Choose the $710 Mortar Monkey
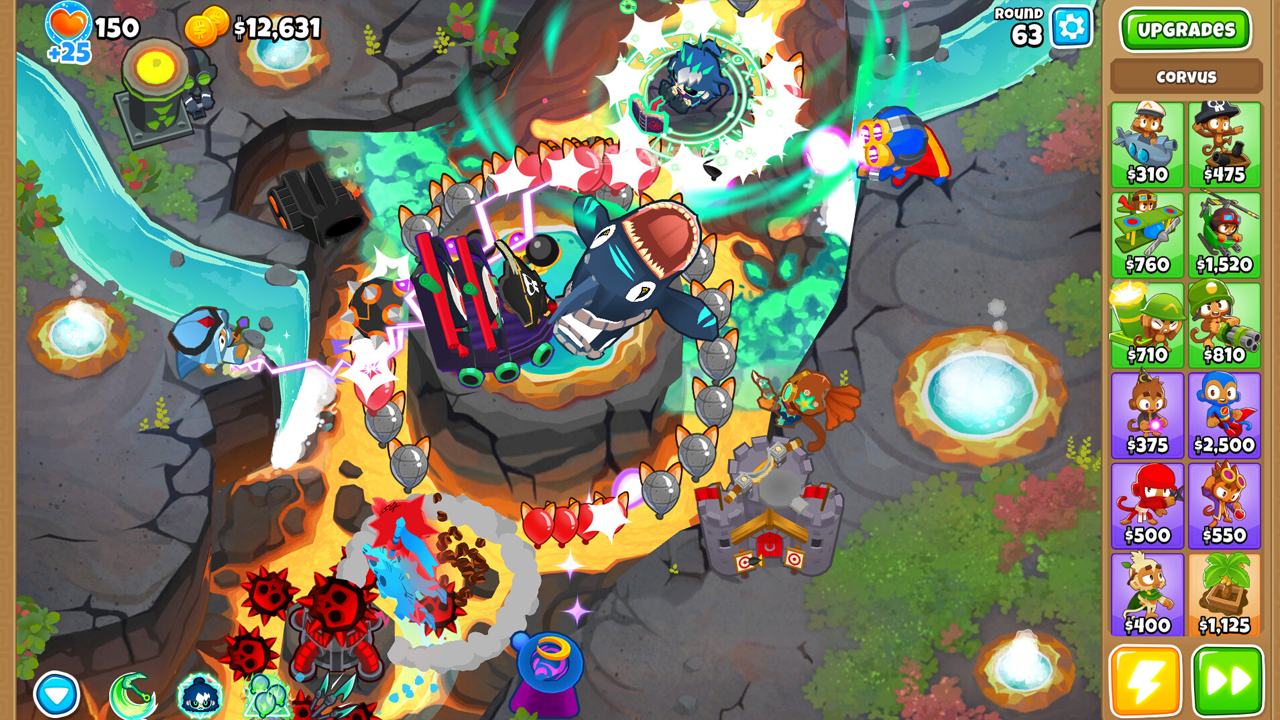1280x720 pixels. [1147, 325]
